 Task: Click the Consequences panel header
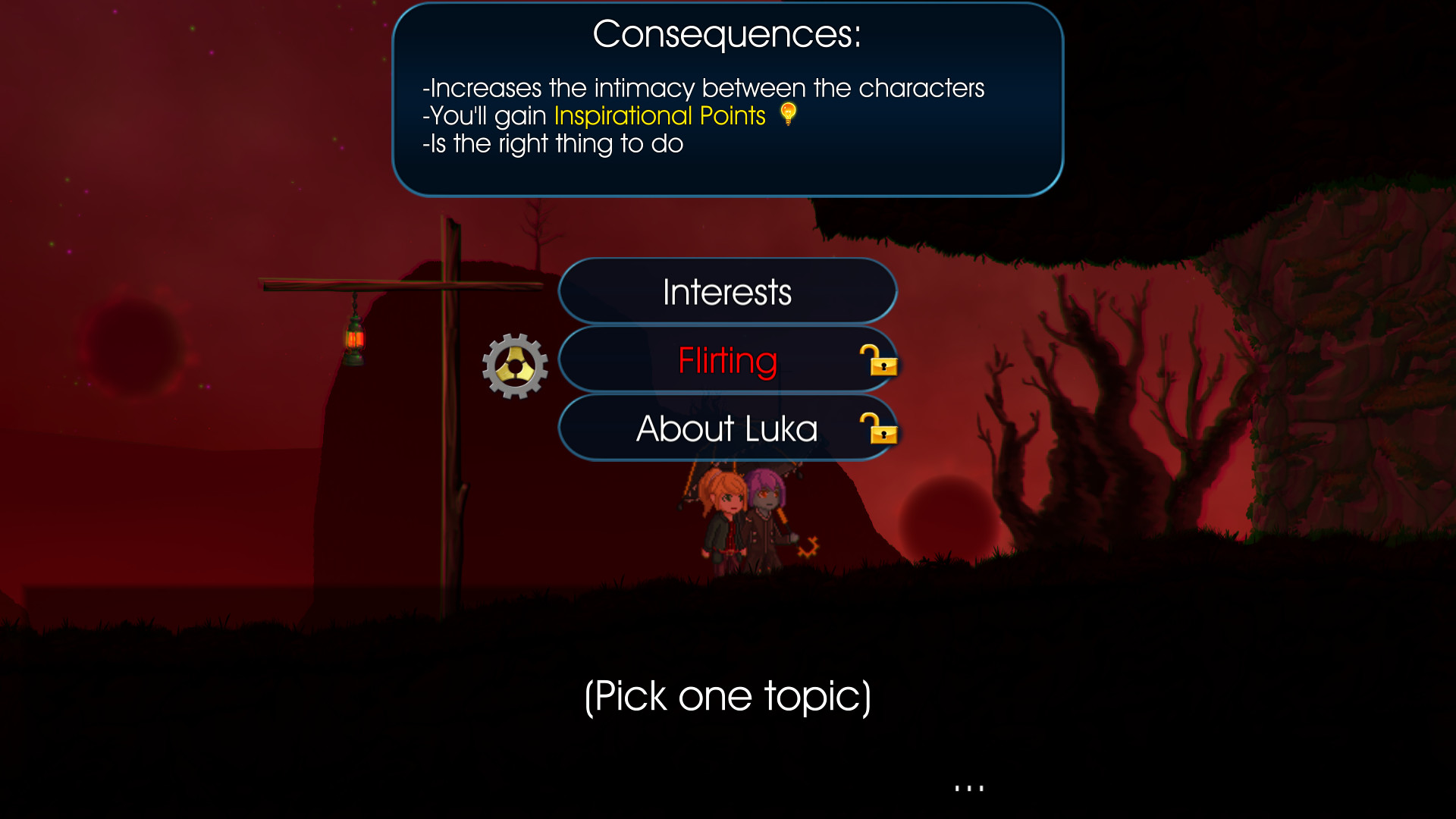726,32
